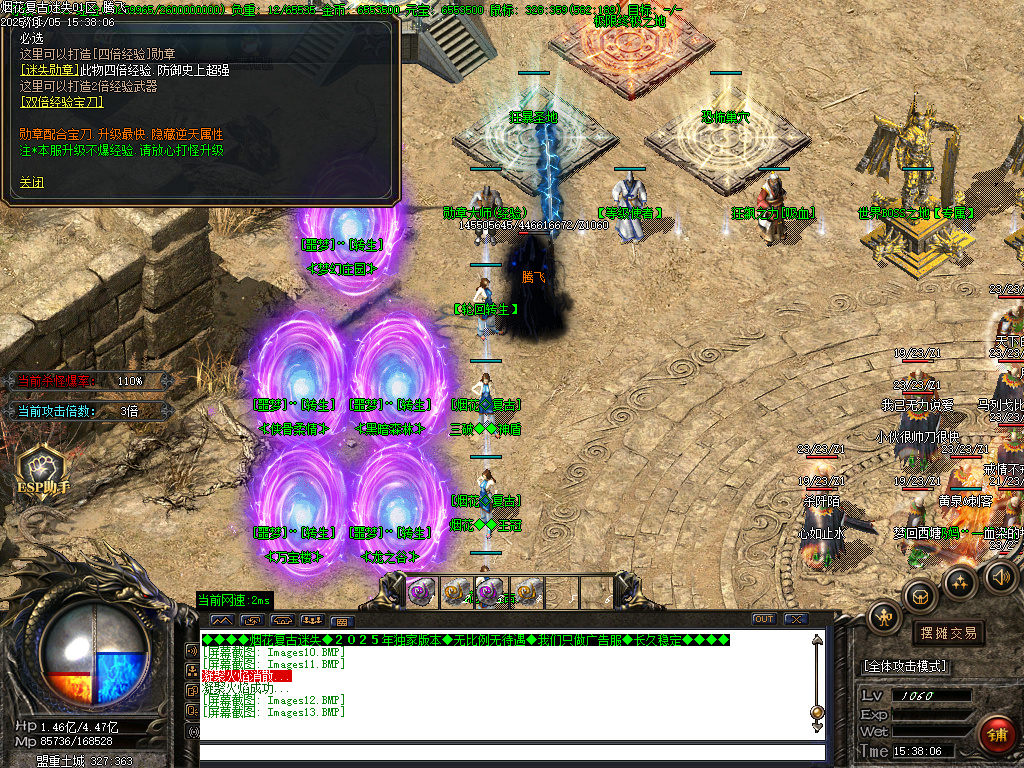1024x768 pixels.
Task: Open the bag with the box icon
Action: point(921,596)
